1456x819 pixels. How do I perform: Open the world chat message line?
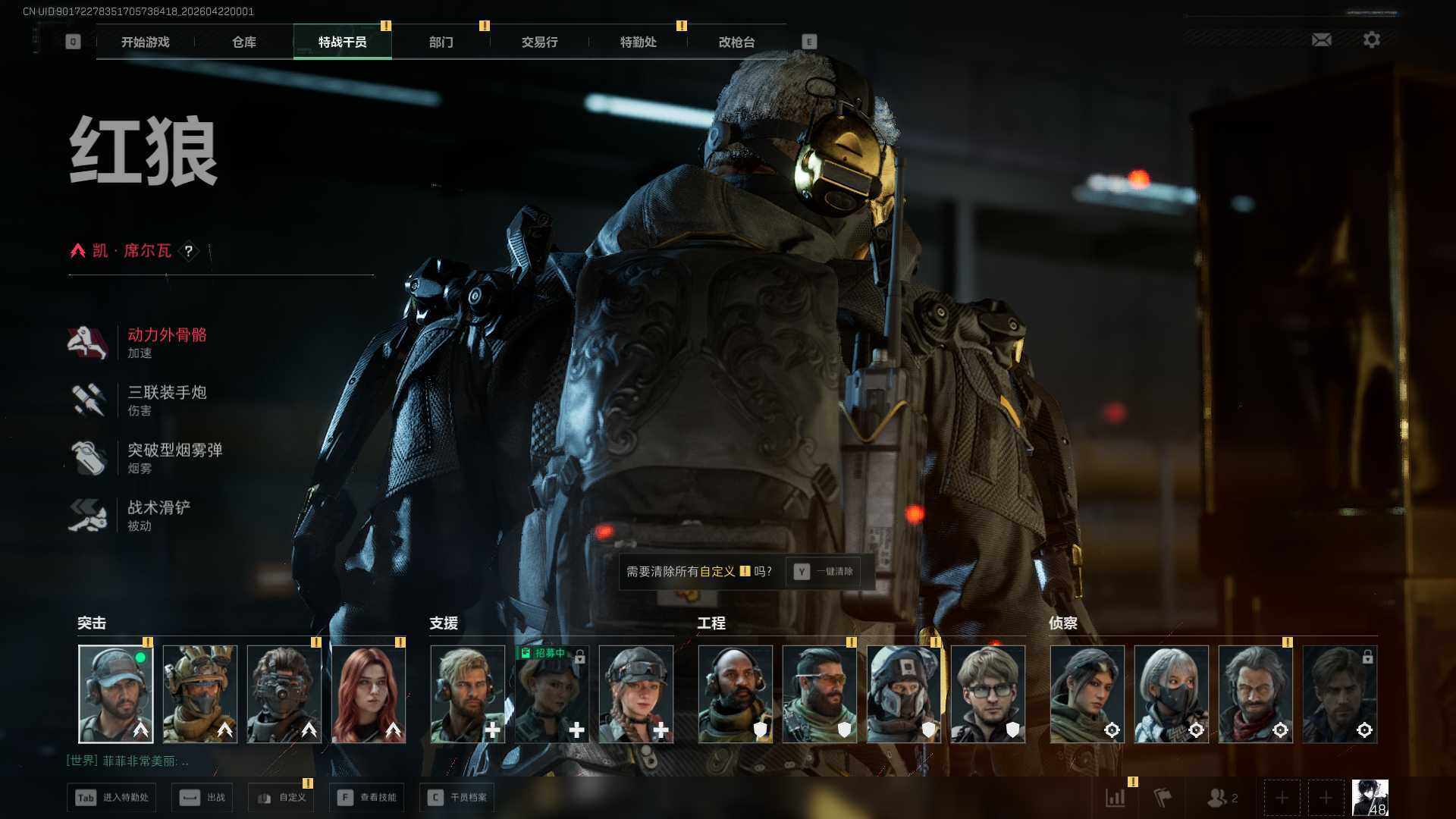(x=127, y=761)
